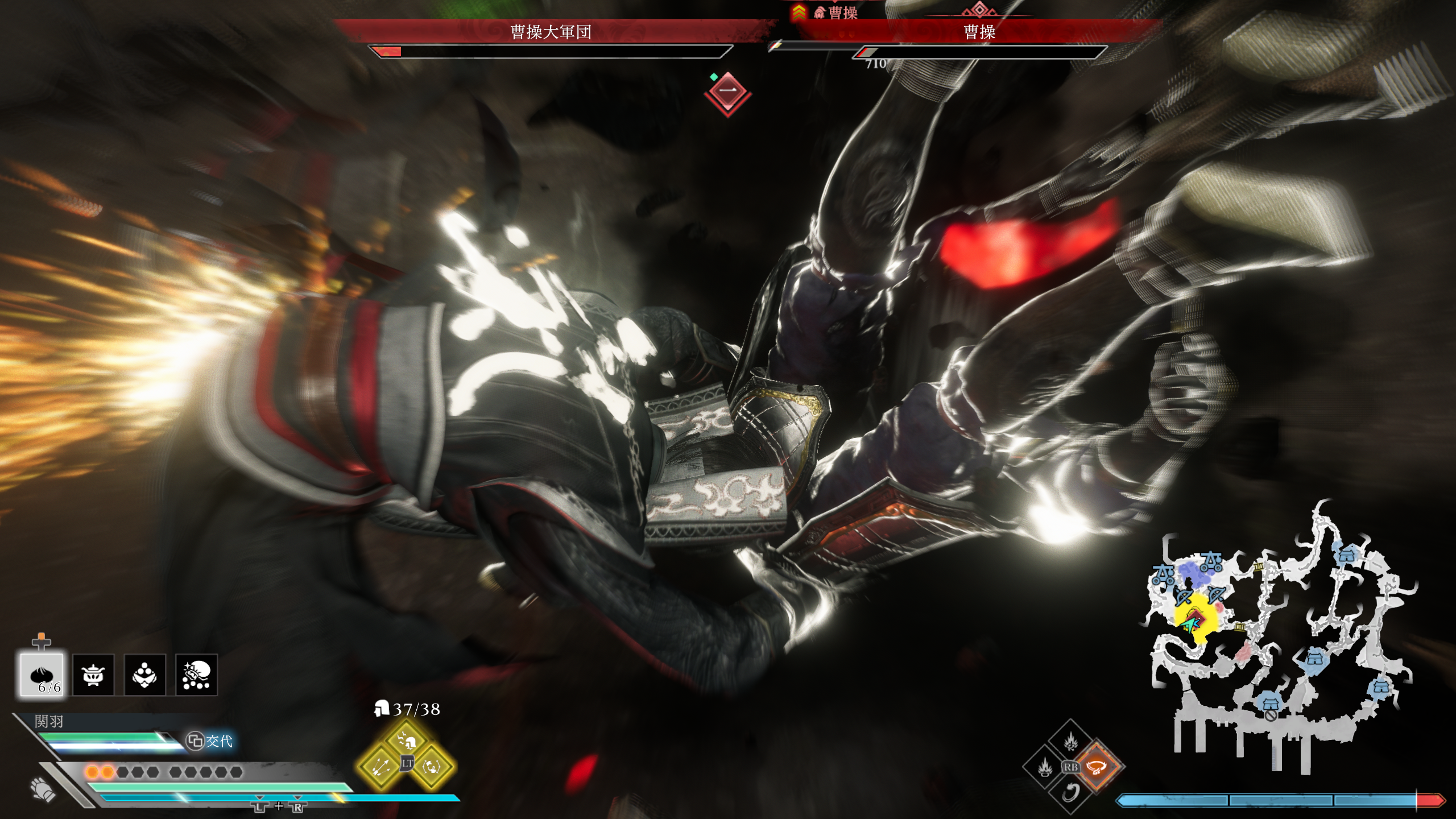
Task: Click the gauntlet weapon icon
Action: (x=43, y=789)
